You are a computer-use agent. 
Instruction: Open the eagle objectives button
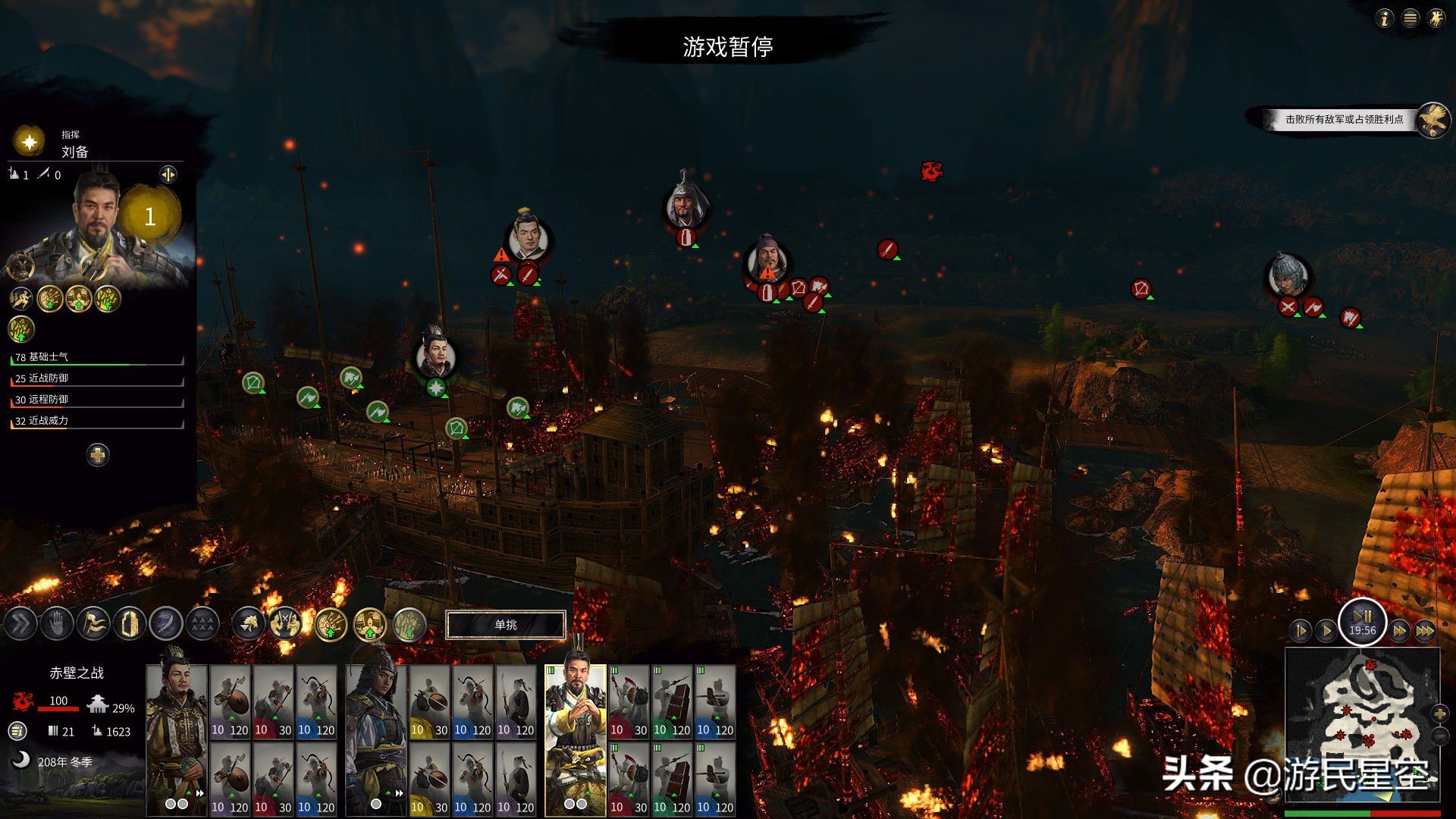[x=1432, y=120]
